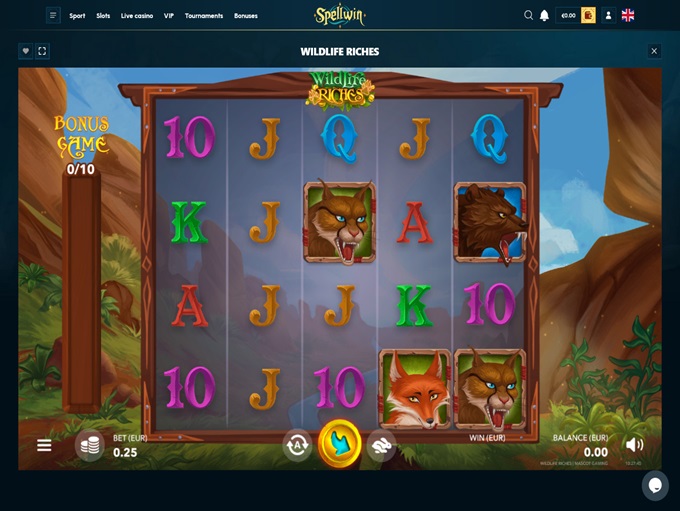Enter fullscreen mode
Image resolution: width=680 pixels, height=511 pixels.
tap(42, 51)
